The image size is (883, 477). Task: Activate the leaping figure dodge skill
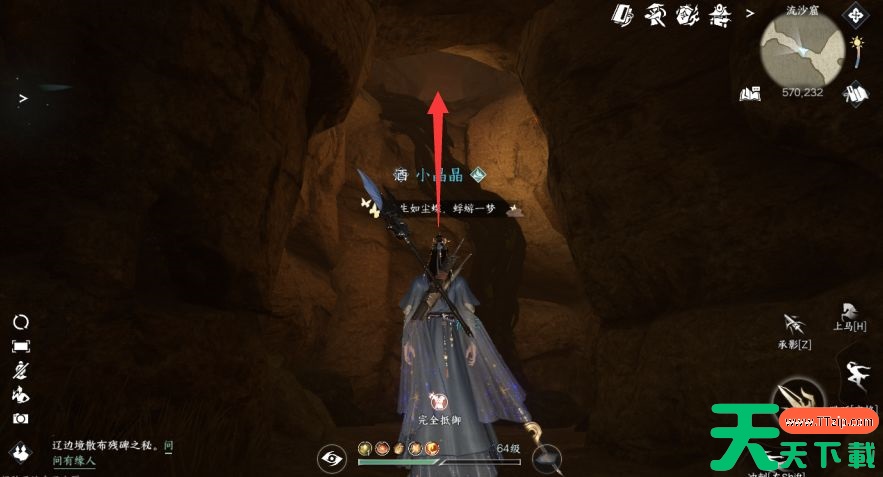[x=858, y=374]
